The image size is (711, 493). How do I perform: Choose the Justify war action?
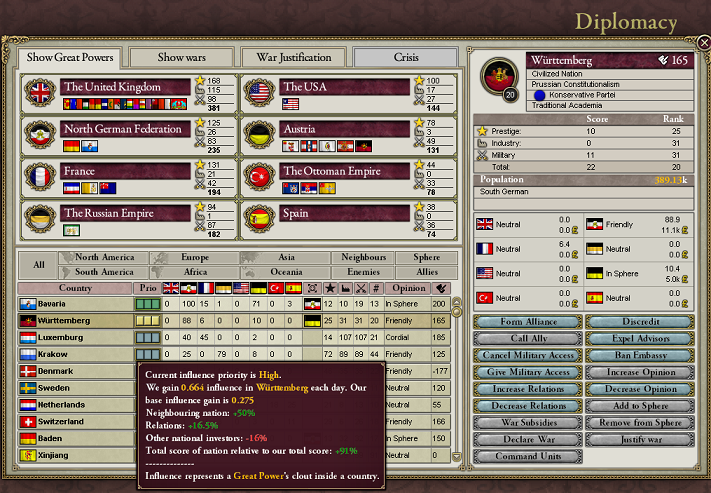[x=639, y=440]
